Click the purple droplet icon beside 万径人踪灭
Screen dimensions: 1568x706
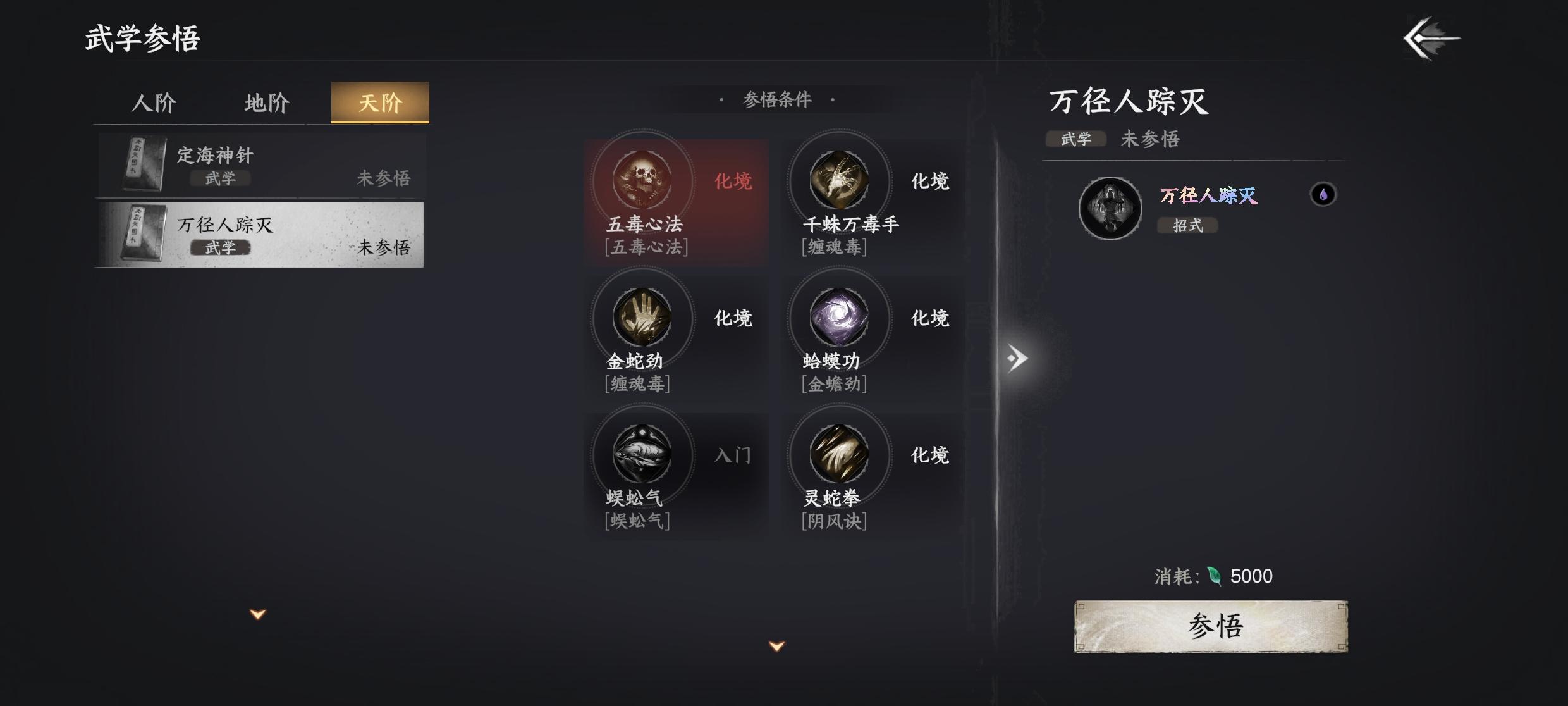1321,194
